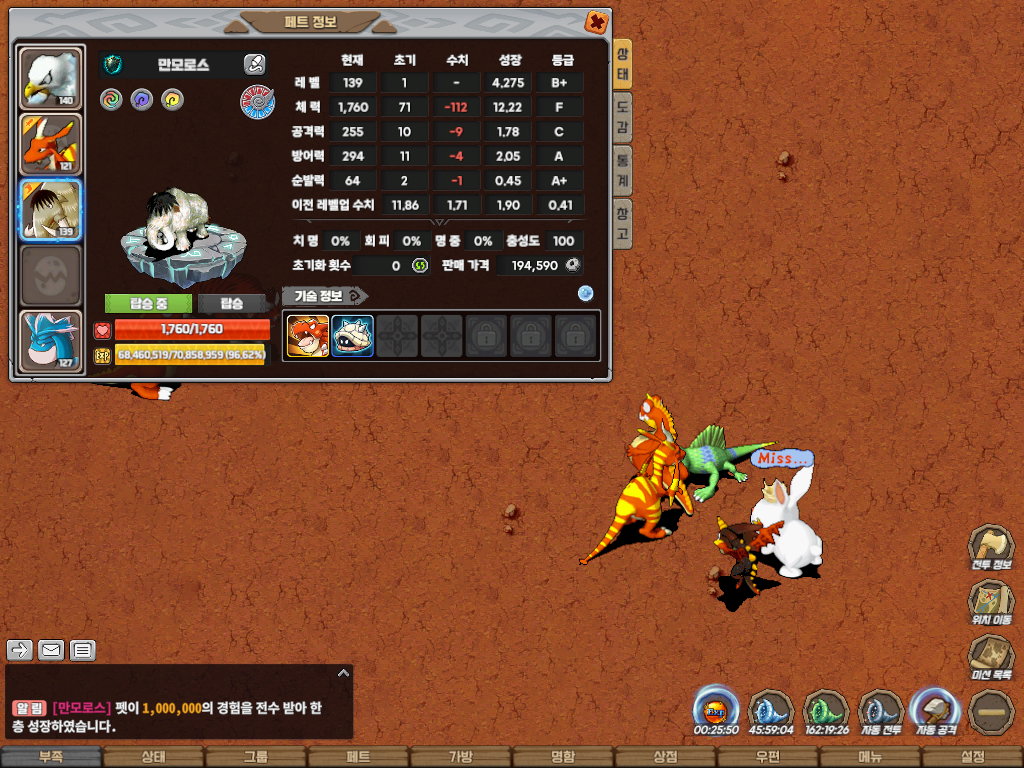The image size is (1024, 768).
Task: Select the spiked shell skill icon
Action: [353, 336]
